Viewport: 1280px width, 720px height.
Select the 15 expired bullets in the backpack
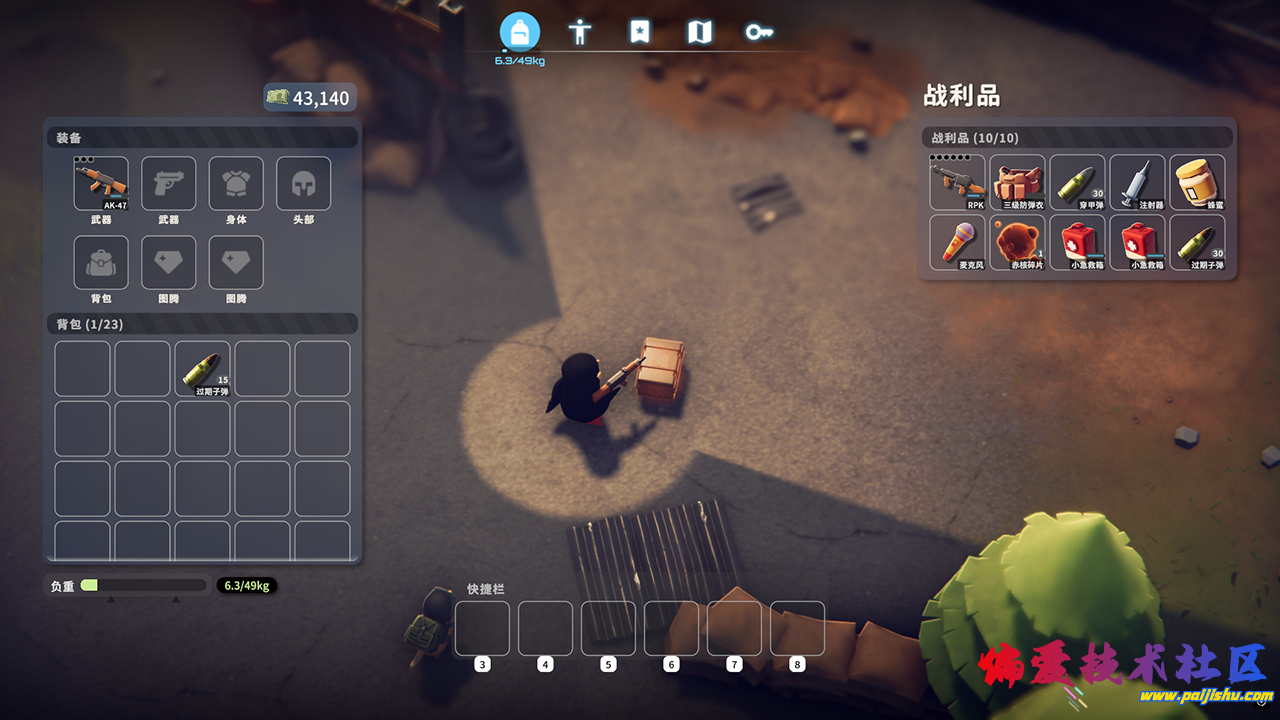pyautogui.click(x=202, y=369)
